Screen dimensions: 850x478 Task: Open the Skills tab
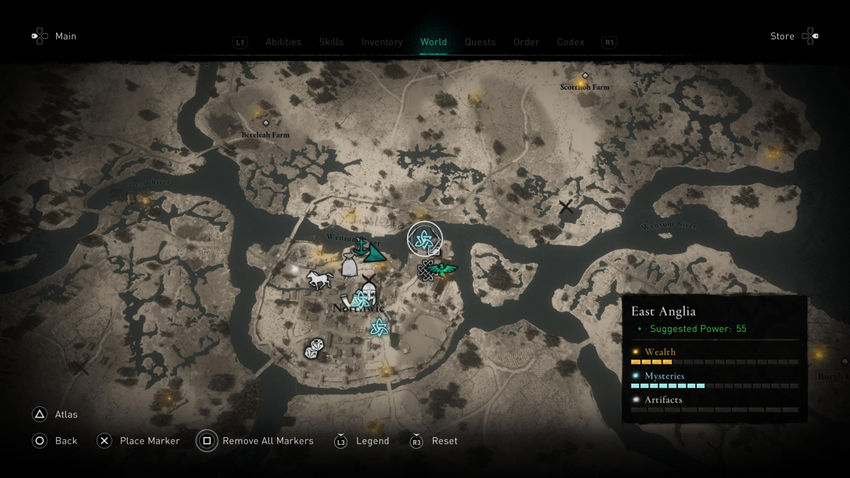[x=331, y=42]
